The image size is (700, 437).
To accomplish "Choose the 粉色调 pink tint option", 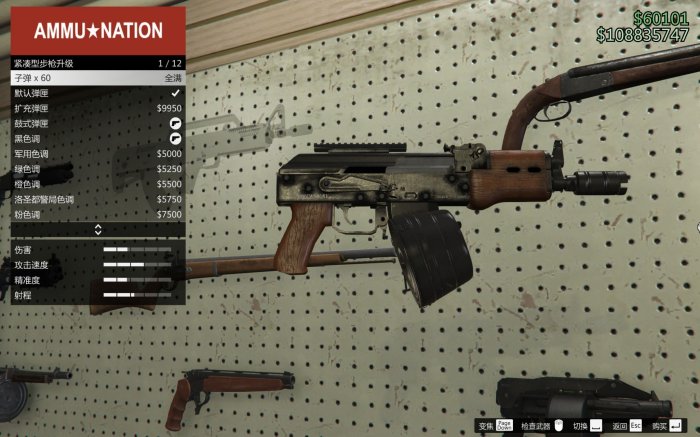I will [97, 214].
